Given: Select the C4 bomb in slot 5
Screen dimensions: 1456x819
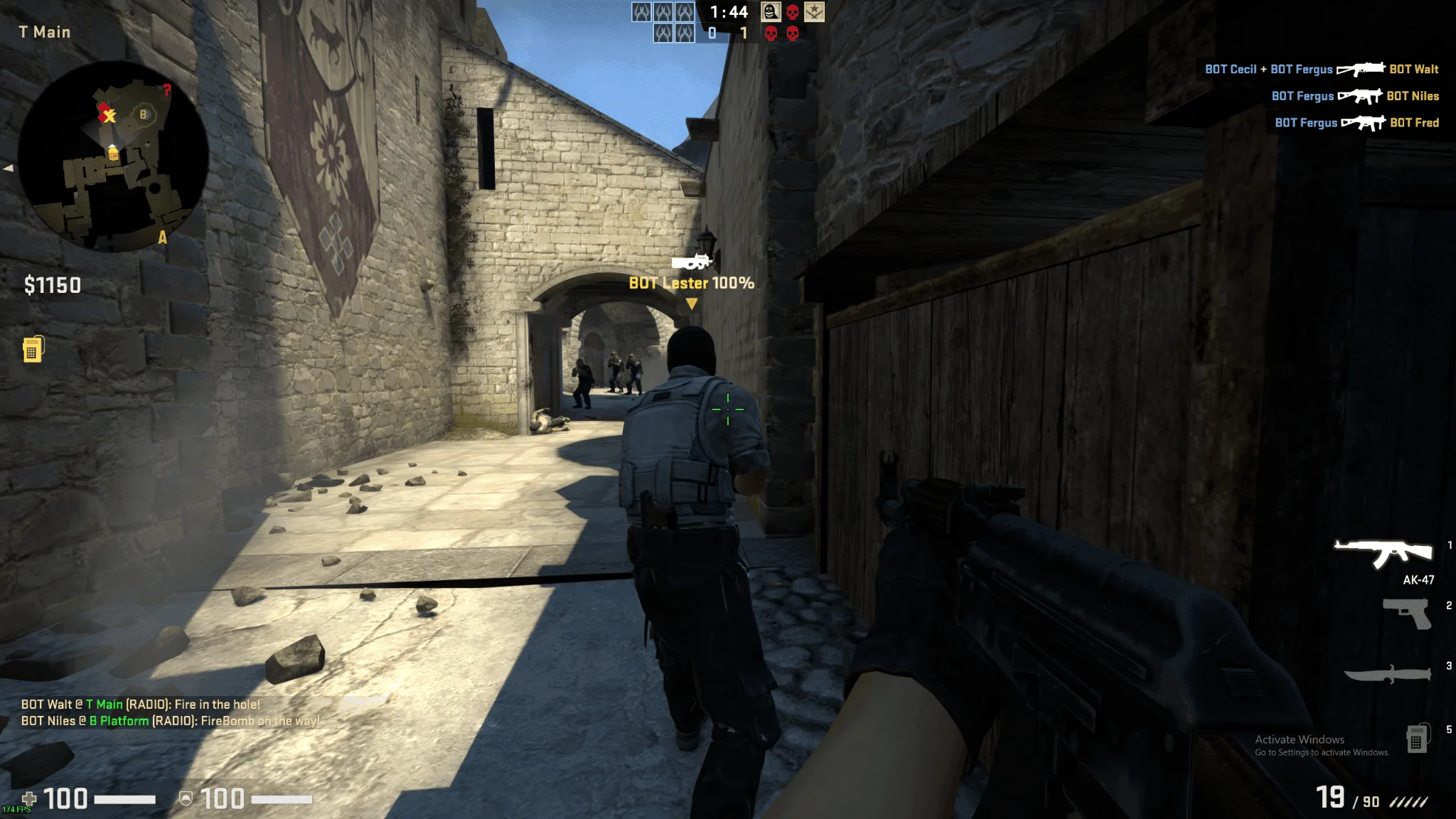Looking at the screenshot, I should click(1417, 739).
